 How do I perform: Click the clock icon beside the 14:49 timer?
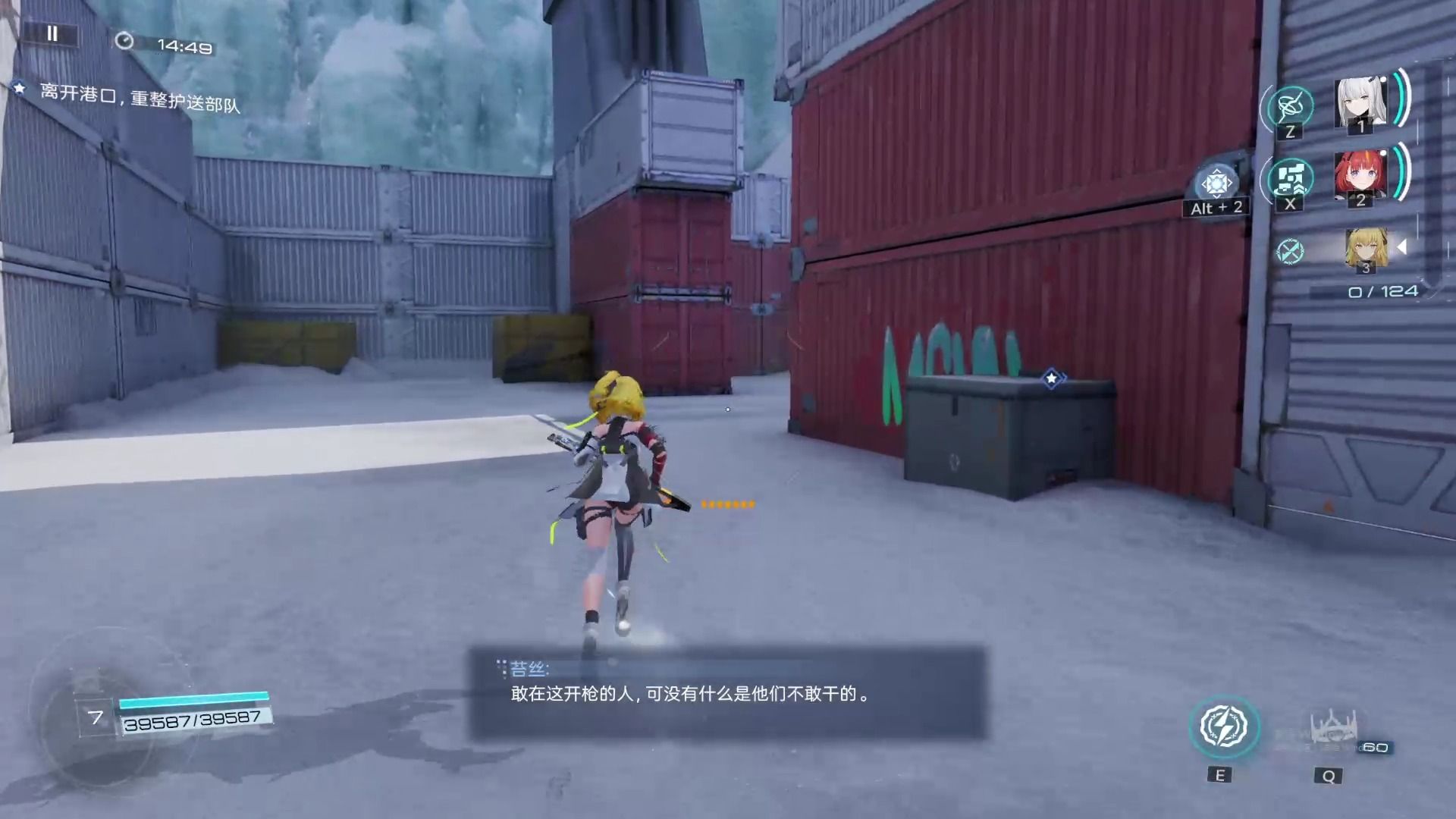coord(124,42)
